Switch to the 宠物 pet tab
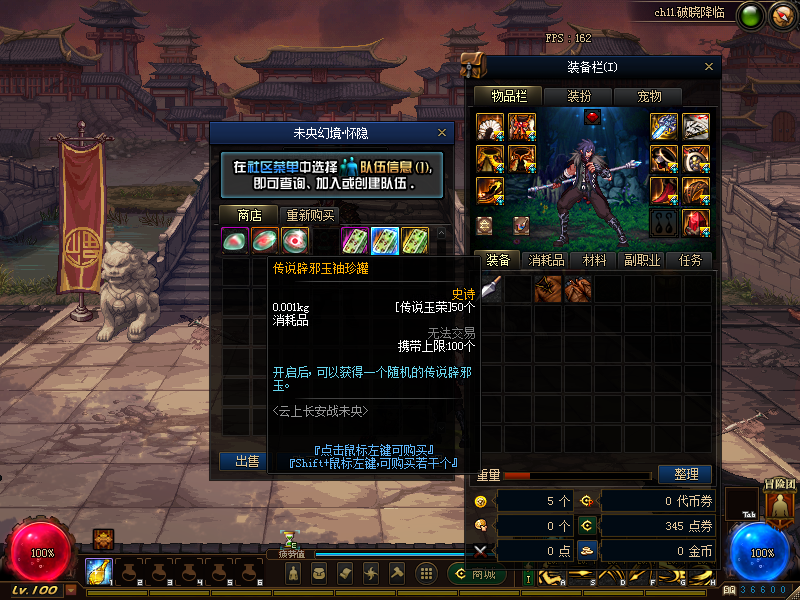Image resolution: width=800 pixels, height=600 pixels. [649, 96]
